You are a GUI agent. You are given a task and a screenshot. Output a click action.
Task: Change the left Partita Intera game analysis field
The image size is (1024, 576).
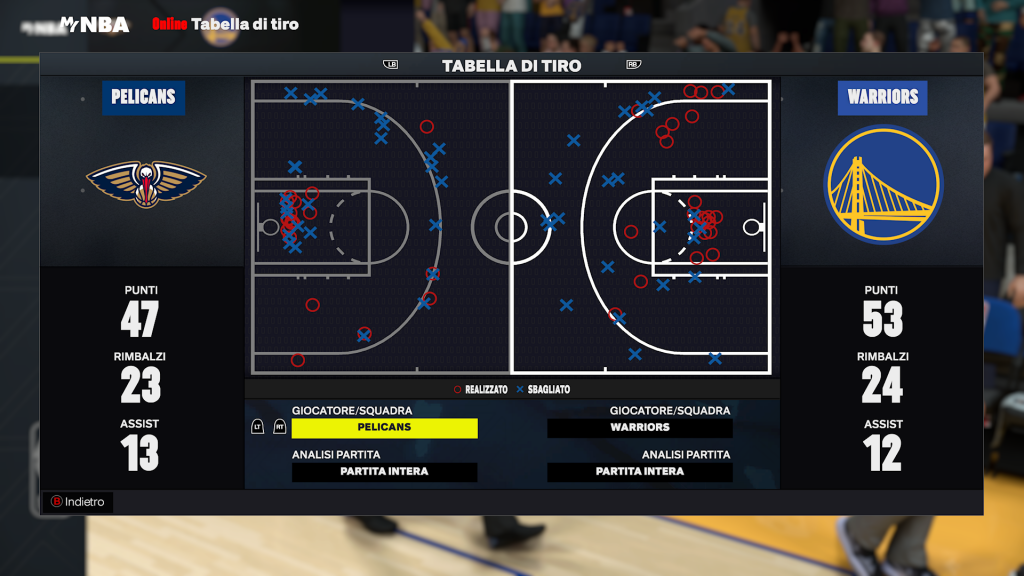[384, 472]
